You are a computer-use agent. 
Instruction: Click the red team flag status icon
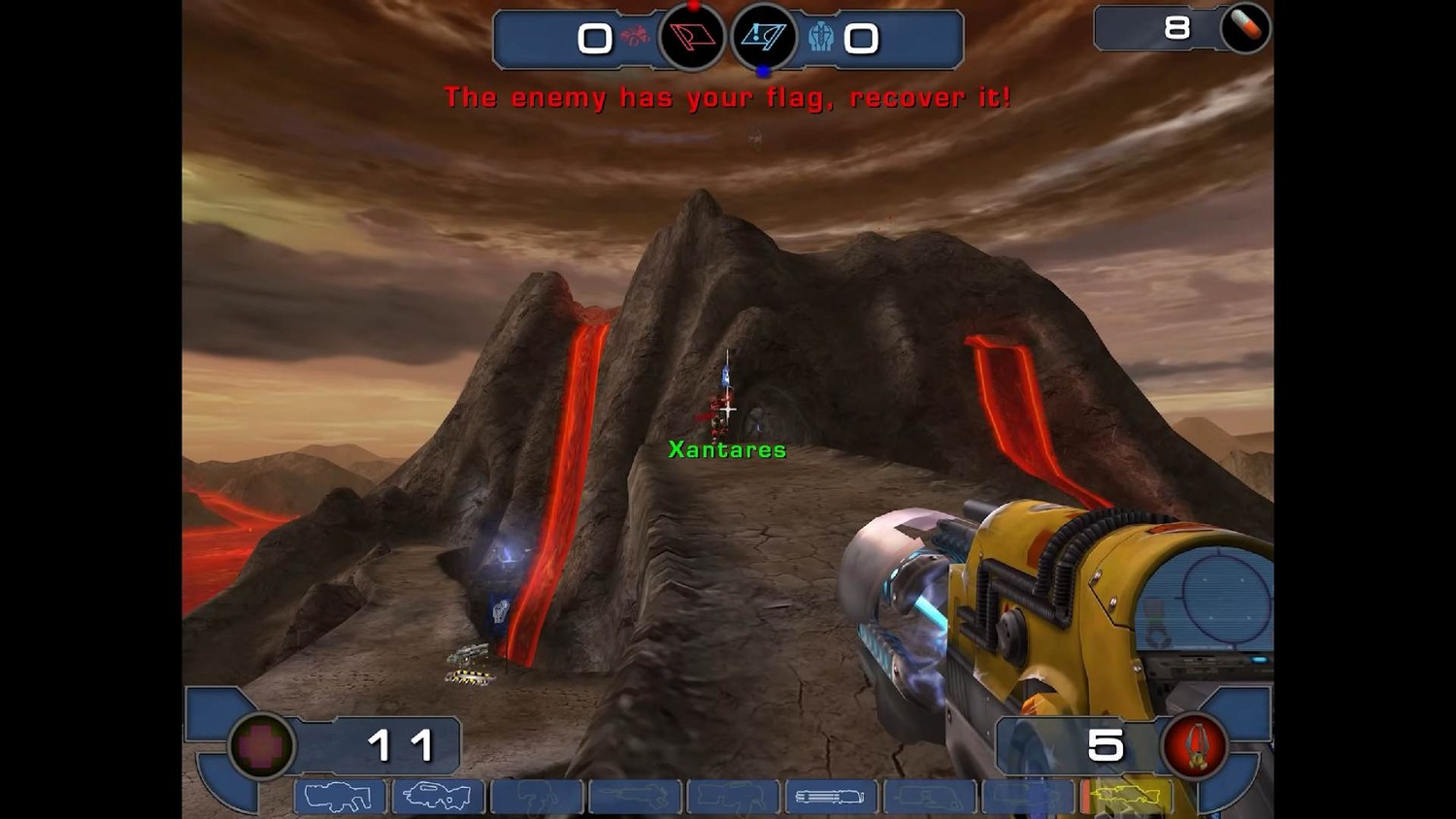click(692, 38)
